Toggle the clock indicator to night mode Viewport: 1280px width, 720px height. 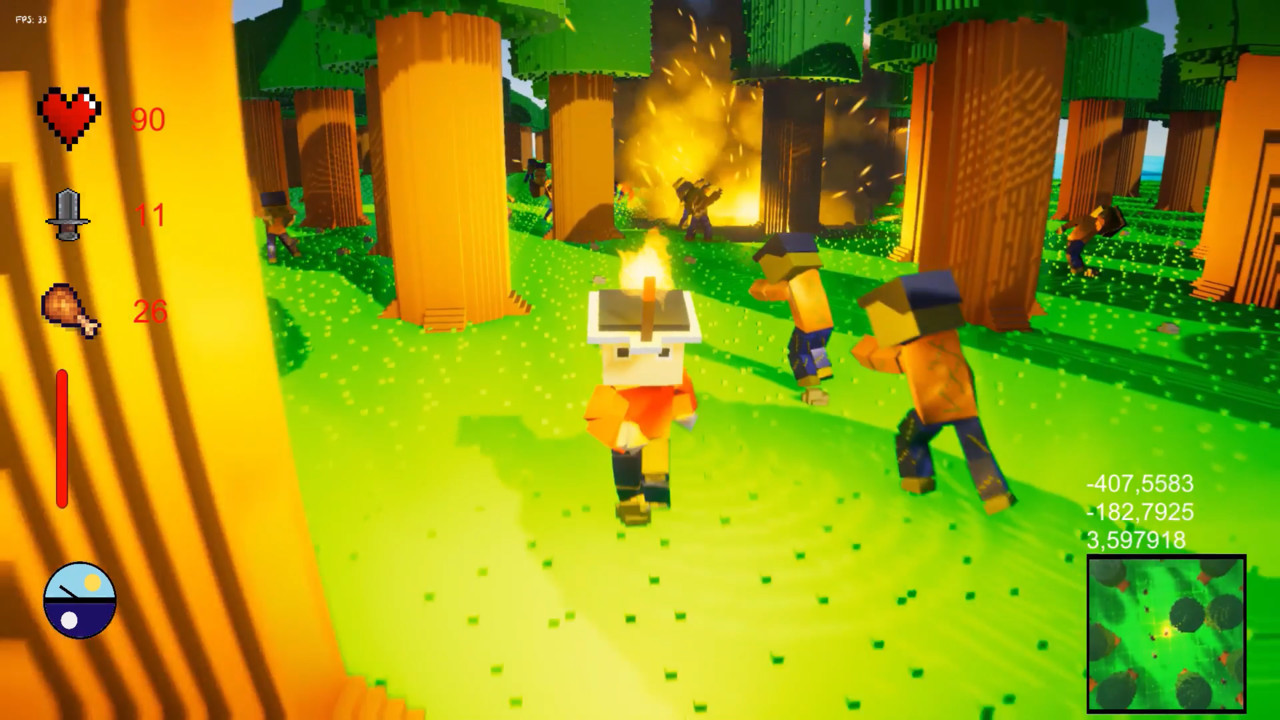click(x=68, y=619)
